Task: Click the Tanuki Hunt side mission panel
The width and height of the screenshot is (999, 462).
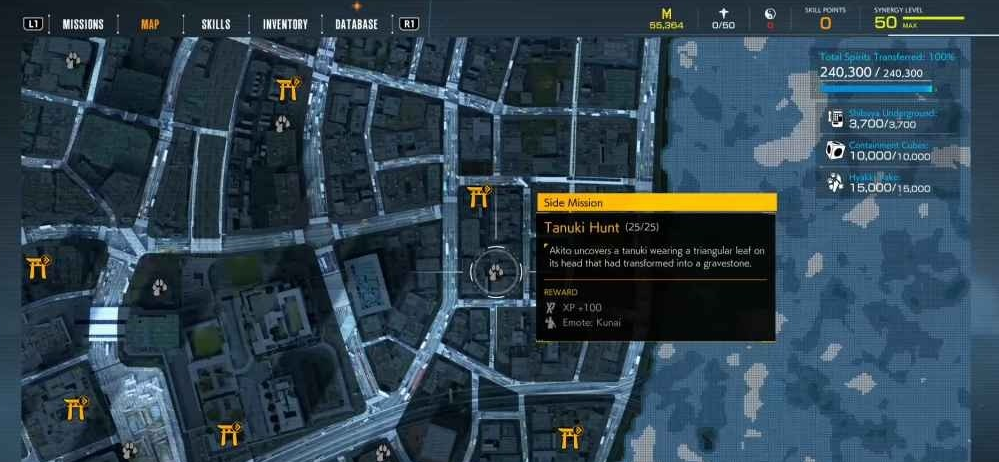Action: point(656,265)
